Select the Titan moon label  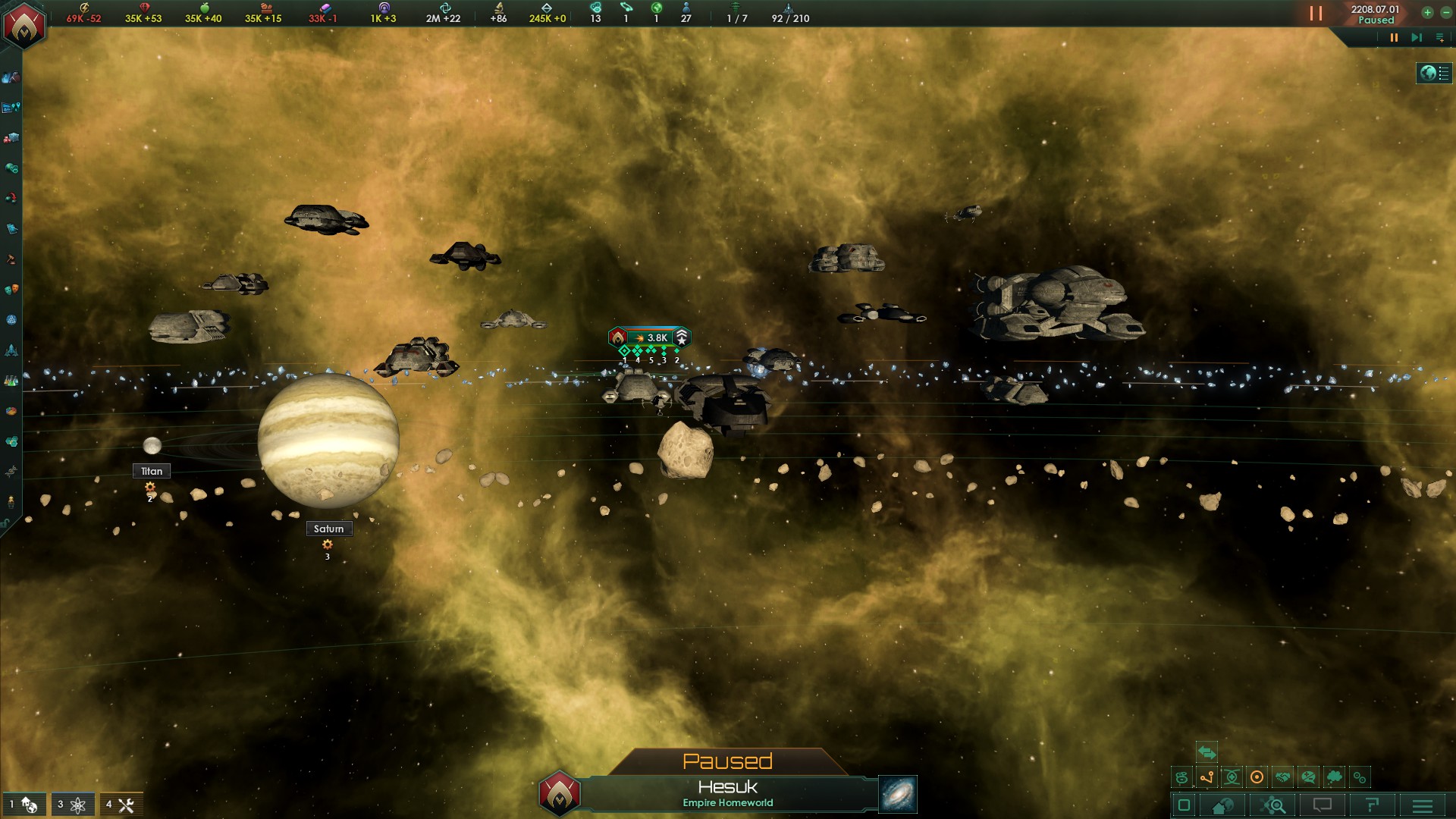click(152, 471)
